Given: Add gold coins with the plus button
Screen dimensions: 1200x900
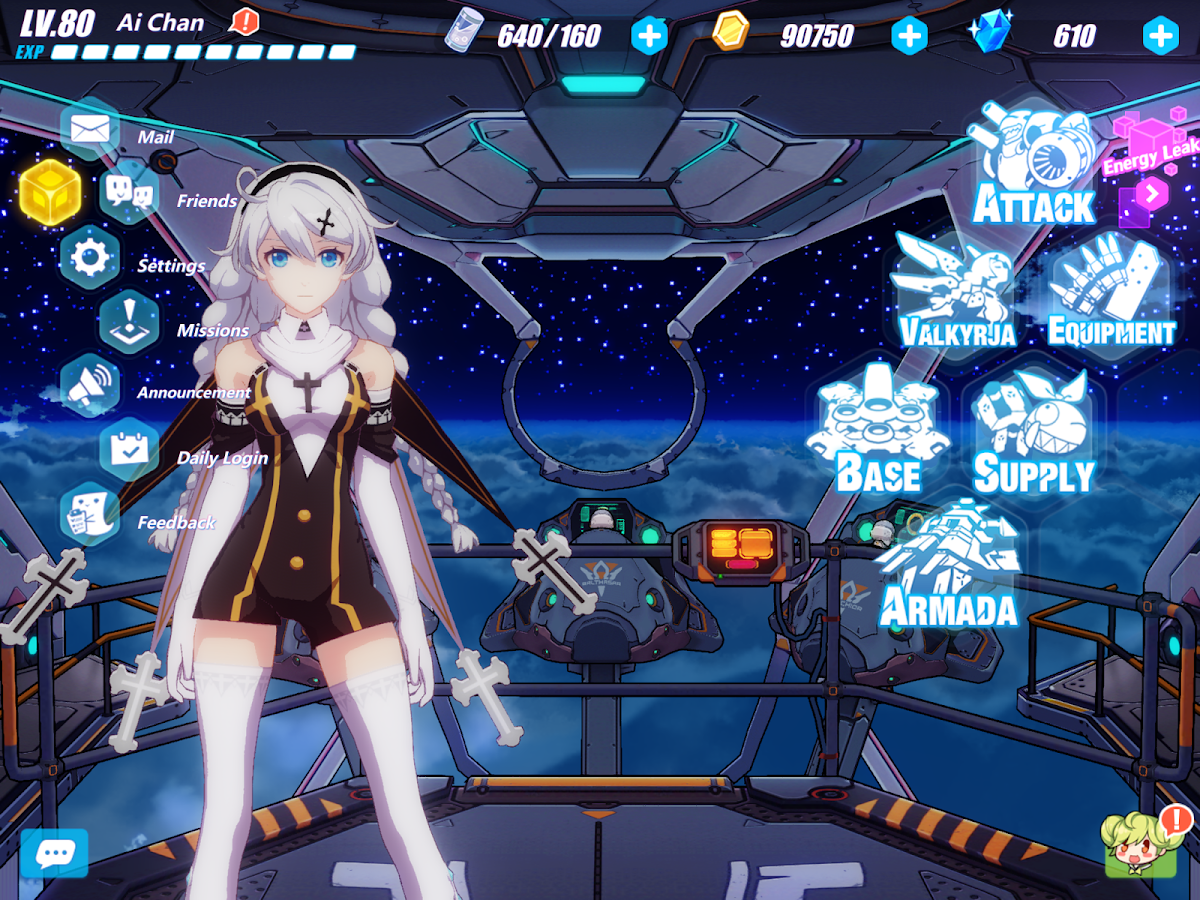Looking at the screenshot, I should point(909,36).
